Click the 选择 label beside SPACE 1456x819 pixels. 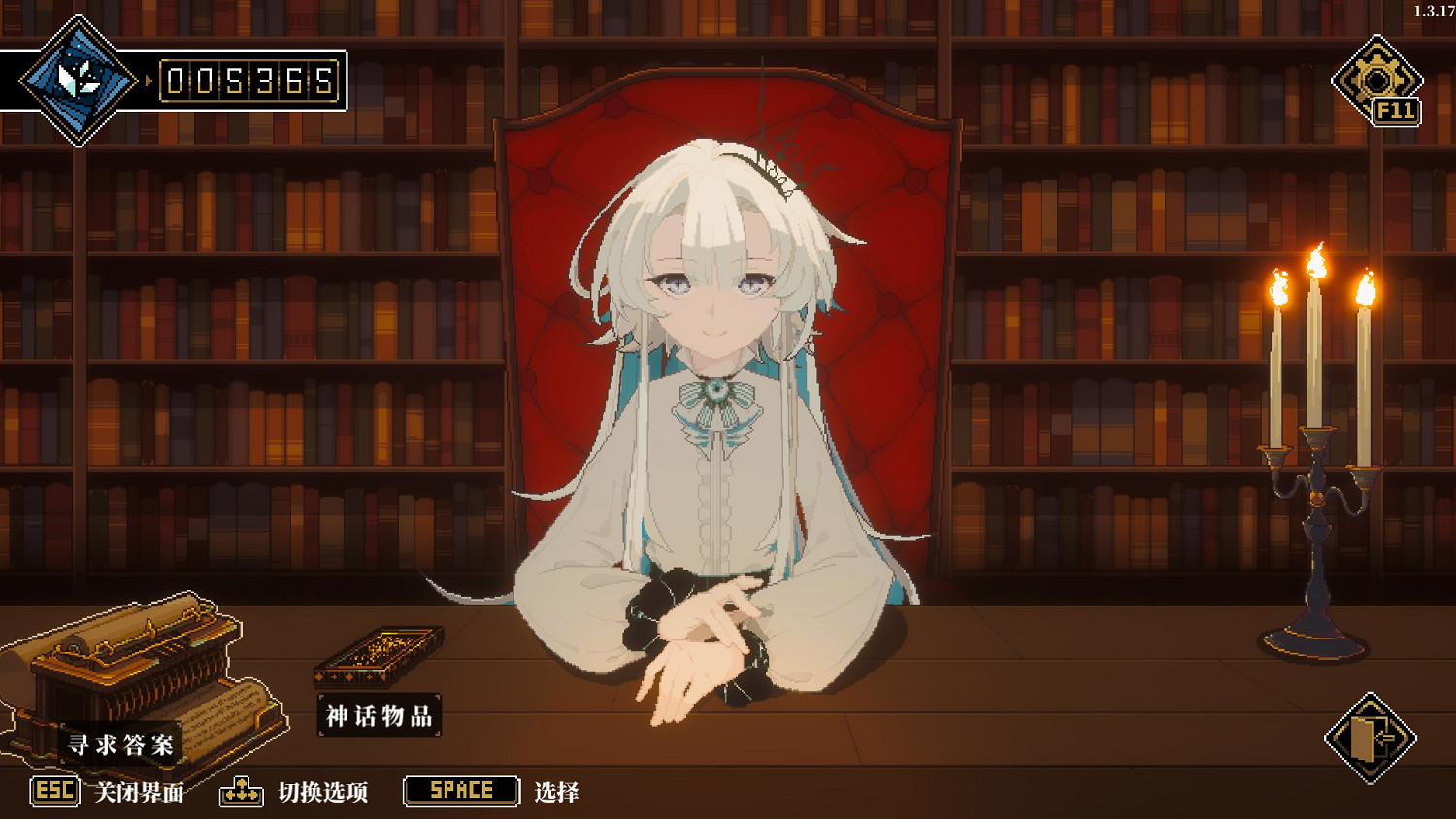tap(553, 792)
